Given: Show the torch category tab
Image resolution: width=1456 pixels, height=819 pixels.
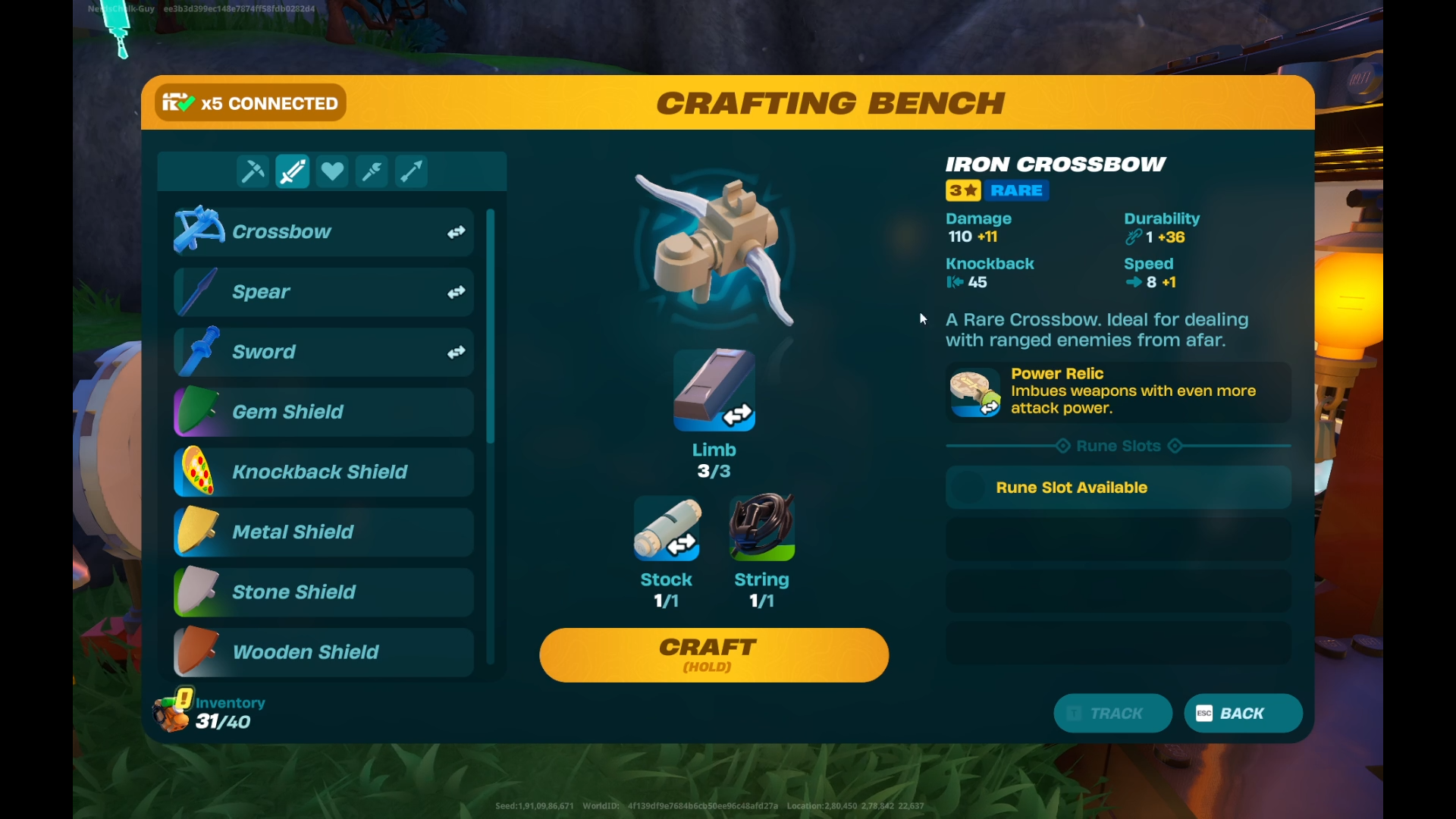Looking at the screenshot, I should point(372,171).
